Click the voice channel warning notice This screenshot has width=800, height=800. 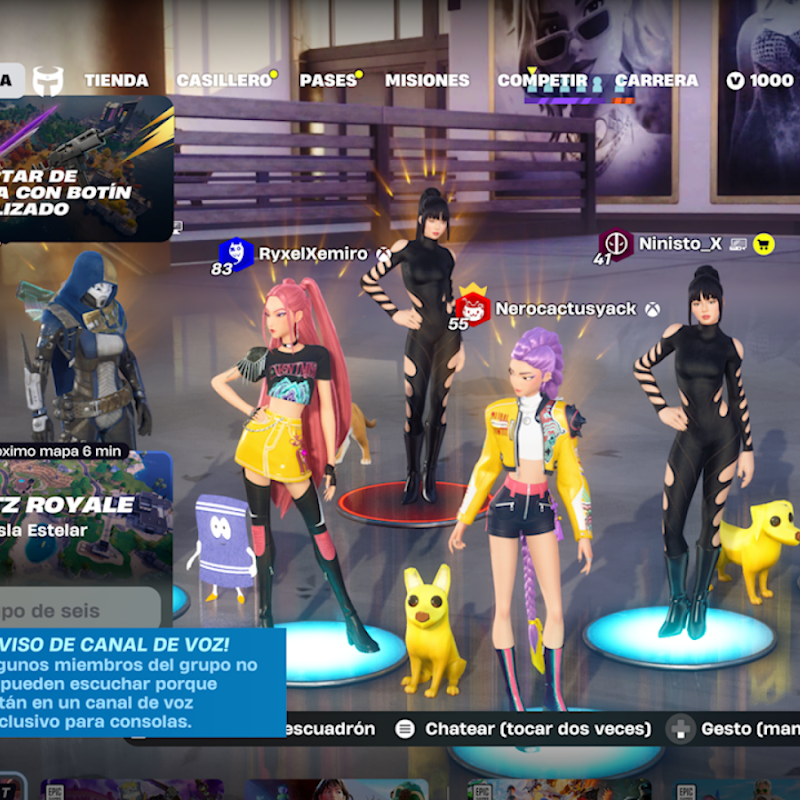pyautogui.click(x=140, y=682)
